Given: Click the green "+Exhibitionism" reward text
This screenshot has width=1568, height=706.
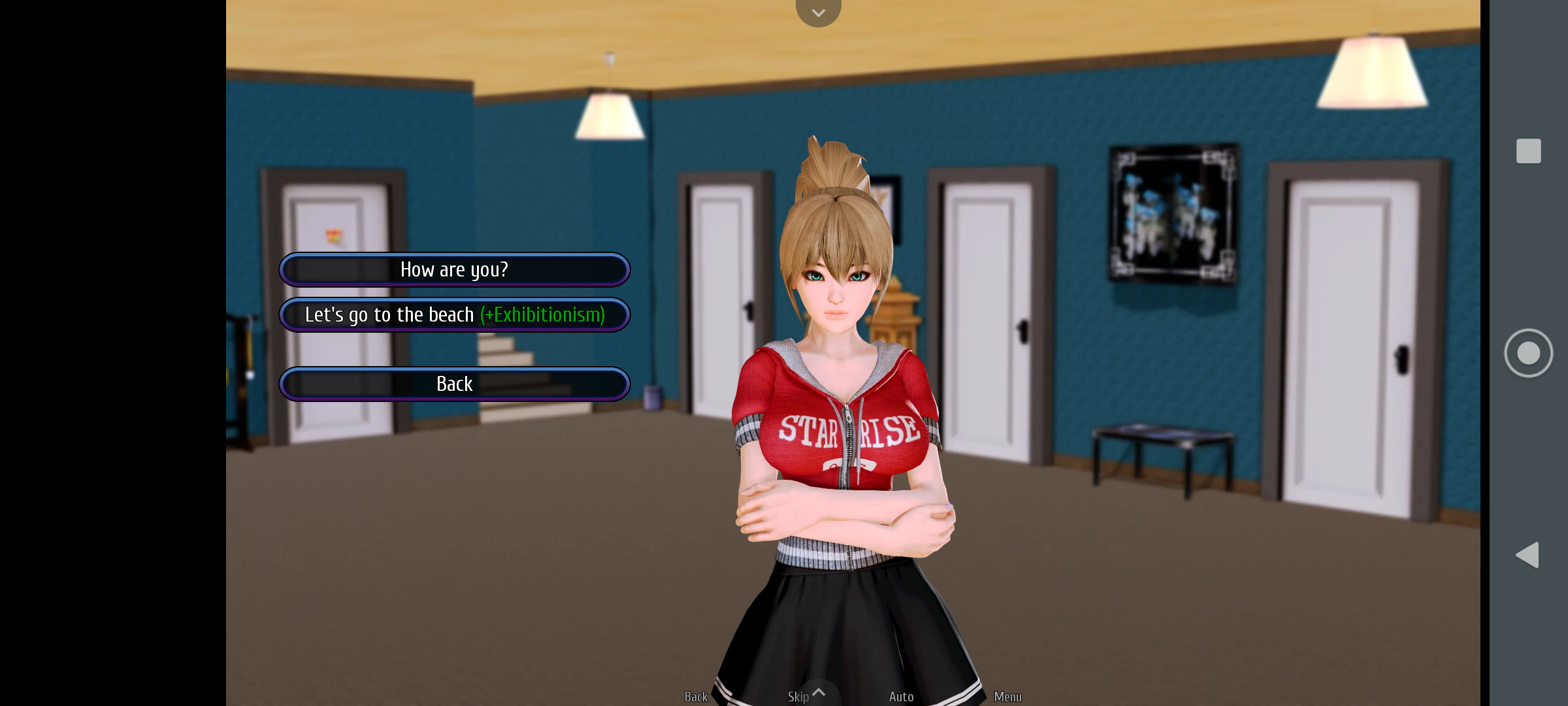Looking at the screenshot, I should coord(543,314).
